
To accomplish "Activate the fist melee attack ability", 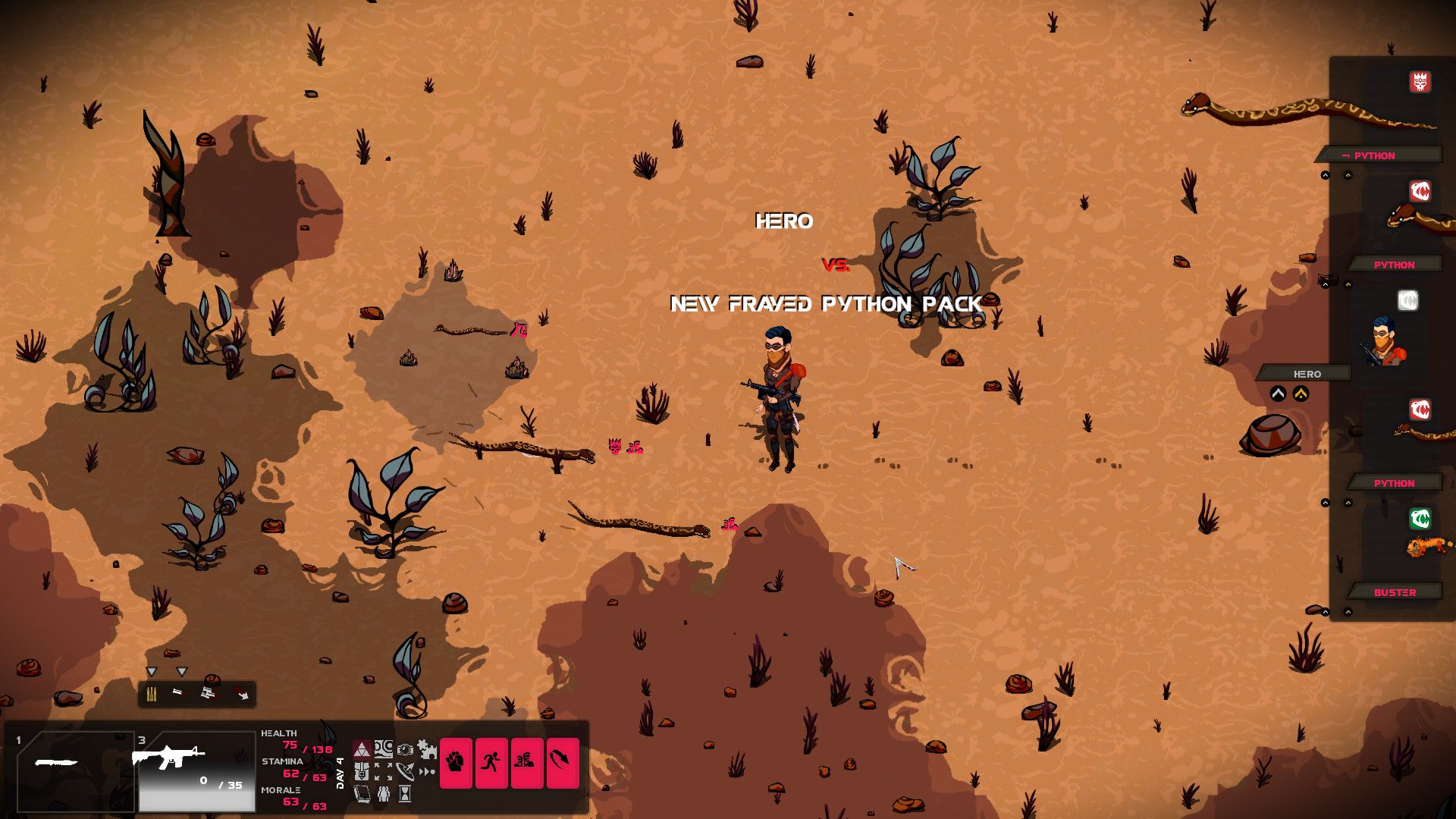I will click(x=456, y=762).
